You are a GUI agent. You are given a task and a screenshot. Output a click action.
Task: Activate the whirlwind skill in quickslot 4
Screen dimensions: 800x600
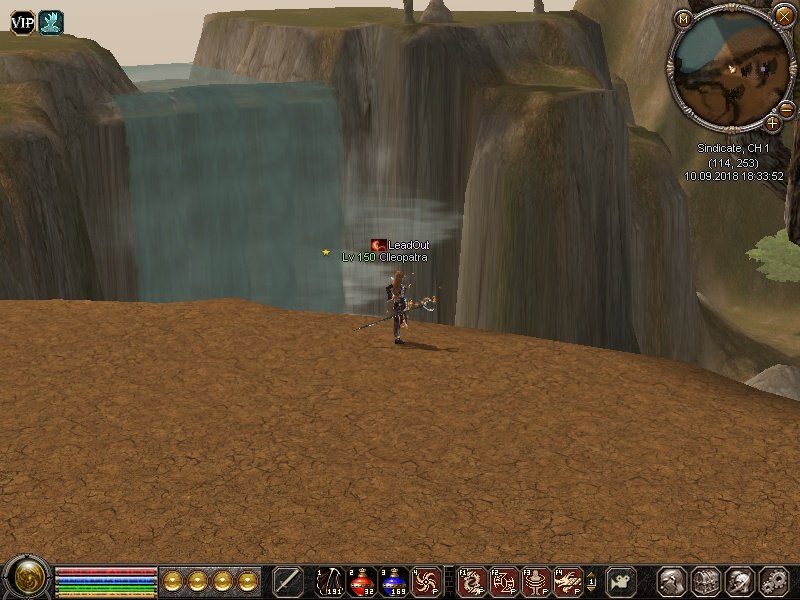[x=427, y=581]
